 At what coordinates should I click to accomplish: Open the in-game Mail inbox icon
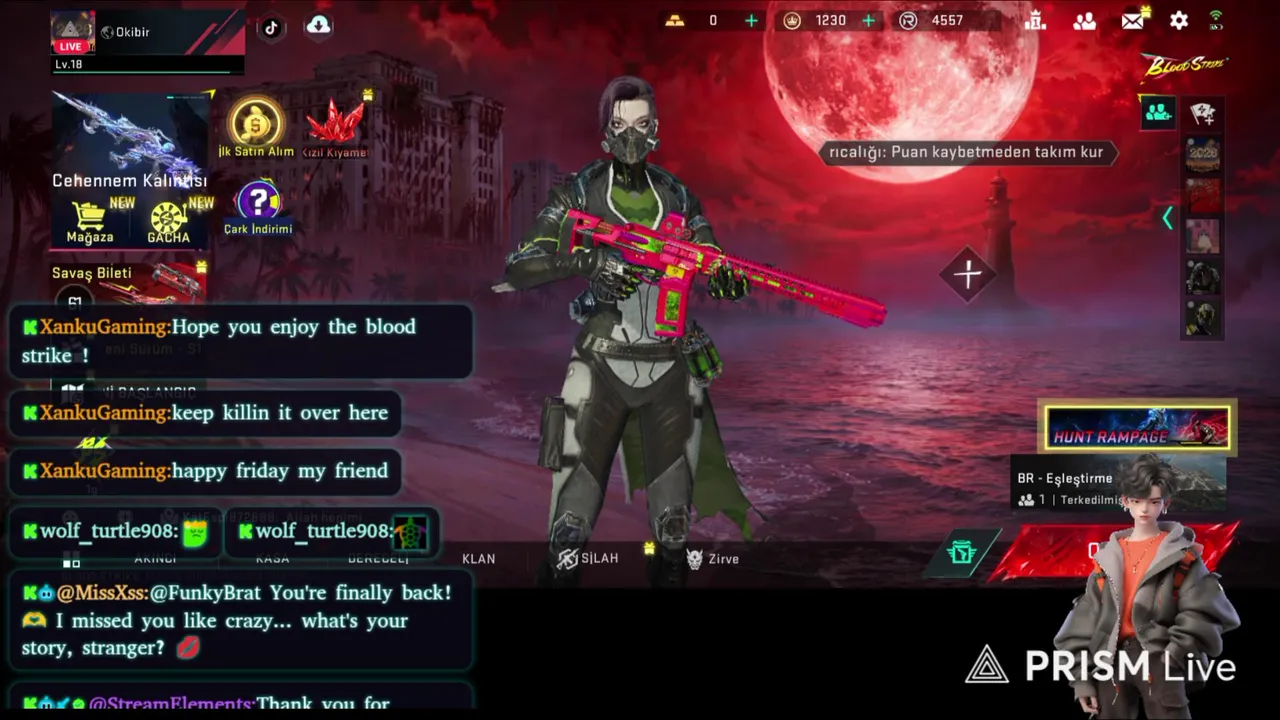pyautogui.click(x=1133, y=20)
